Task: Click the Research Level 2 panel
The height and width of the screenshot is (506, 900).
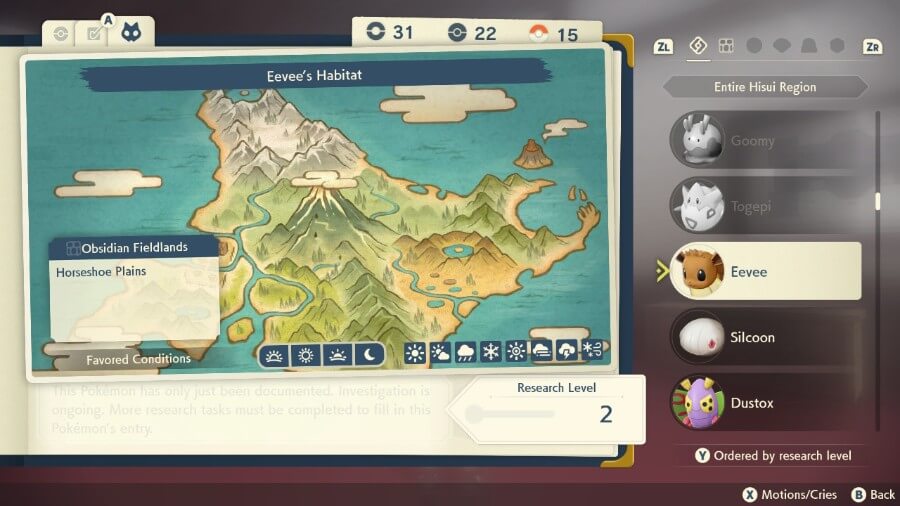Action: pos(550,407)
